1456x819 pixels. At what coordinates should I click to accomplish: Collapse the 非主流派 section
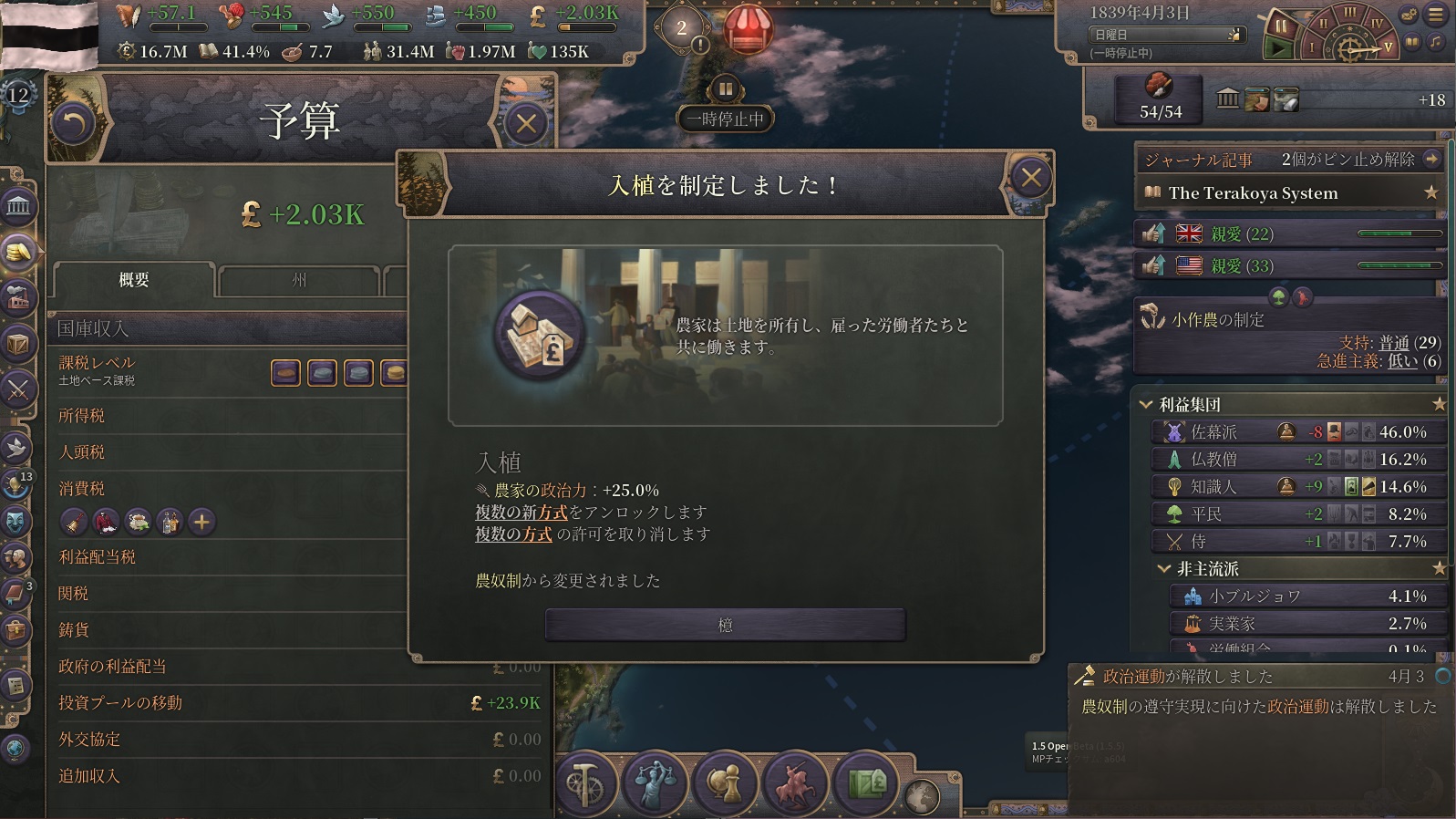[x=1163, y=568]
